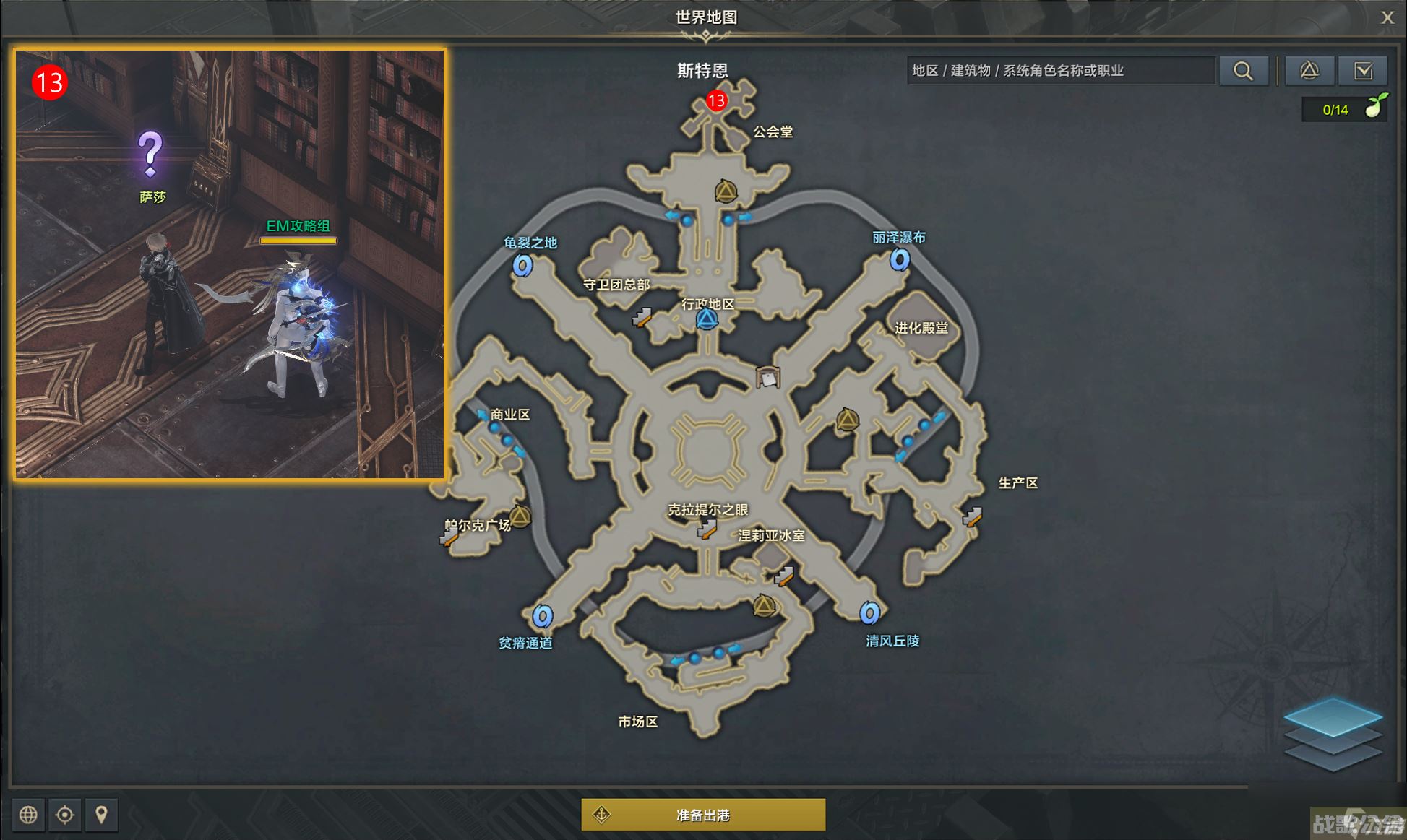Select the 龟裂之地 portal marker
The image size is (1407, 840).
click(x=522, y=265)
